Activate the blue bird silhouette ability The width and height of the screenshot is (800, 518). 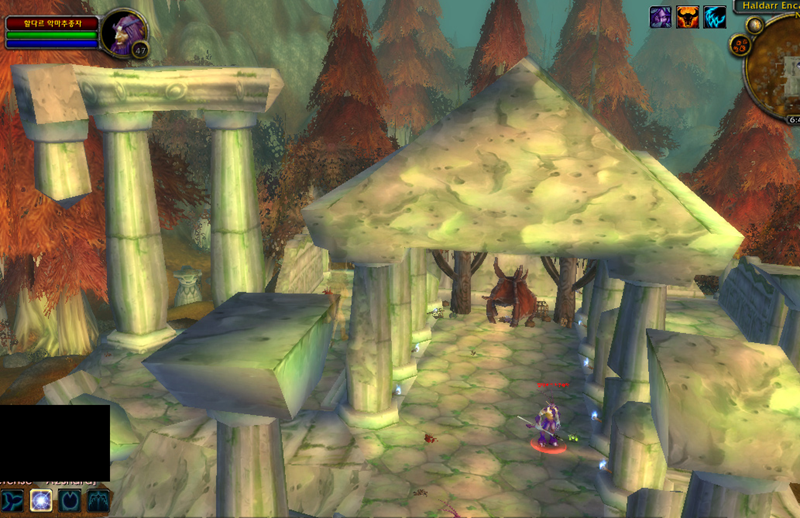point(13,500)
